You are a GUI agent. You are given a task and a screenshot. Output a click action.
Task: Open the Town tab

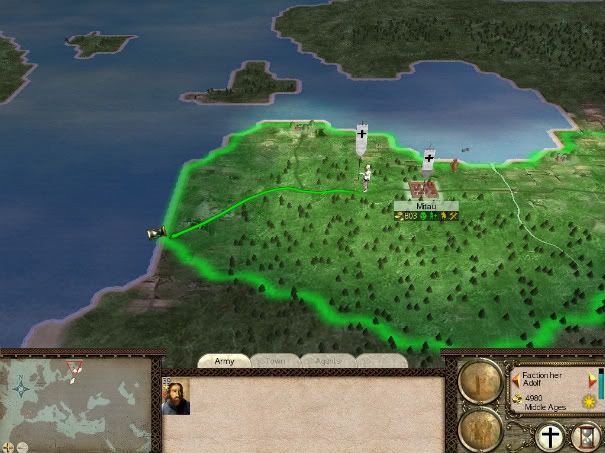coord(274,360)
